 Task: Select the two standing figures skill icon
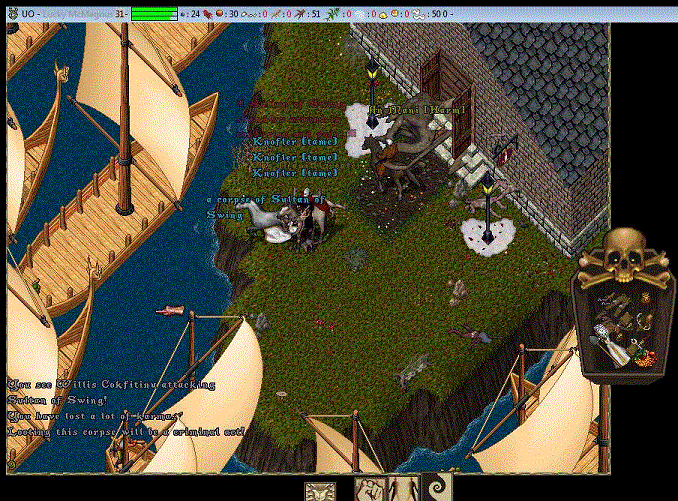[x=404, y=490]
